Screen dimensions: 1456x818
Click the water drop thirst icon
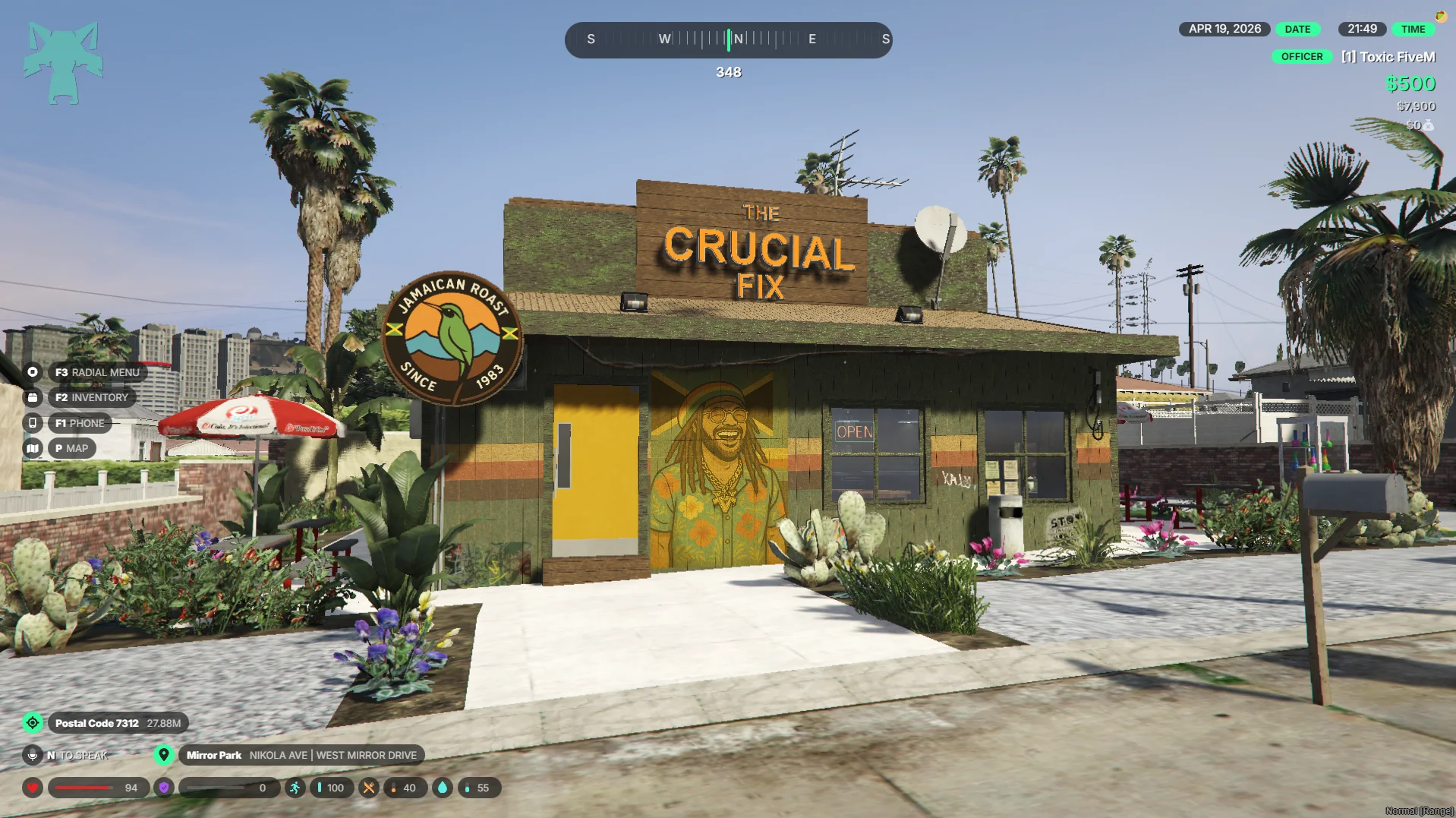[x=443, y=788]
